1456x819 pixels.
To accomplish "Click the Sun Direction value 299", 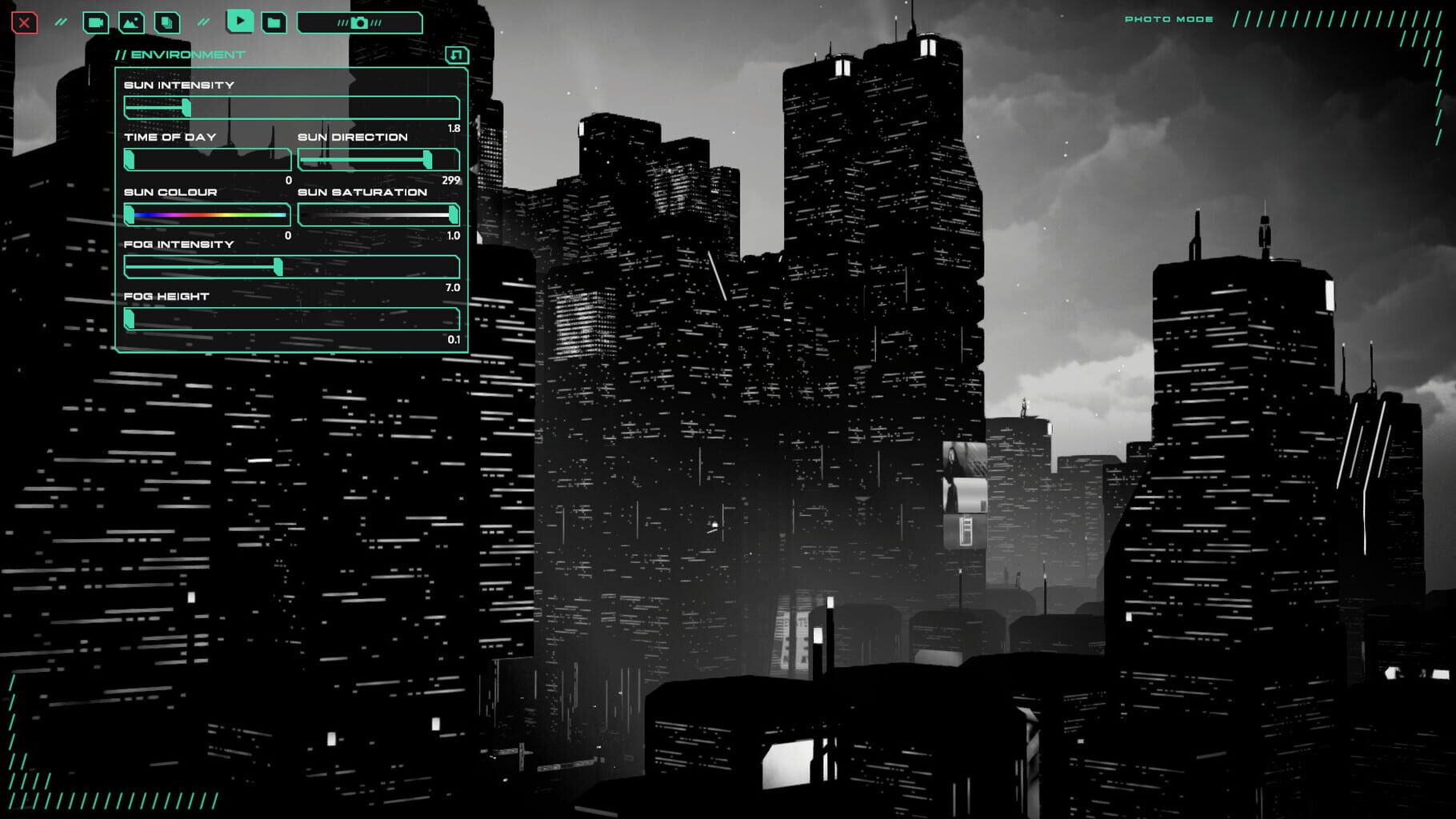I will 450,181.
